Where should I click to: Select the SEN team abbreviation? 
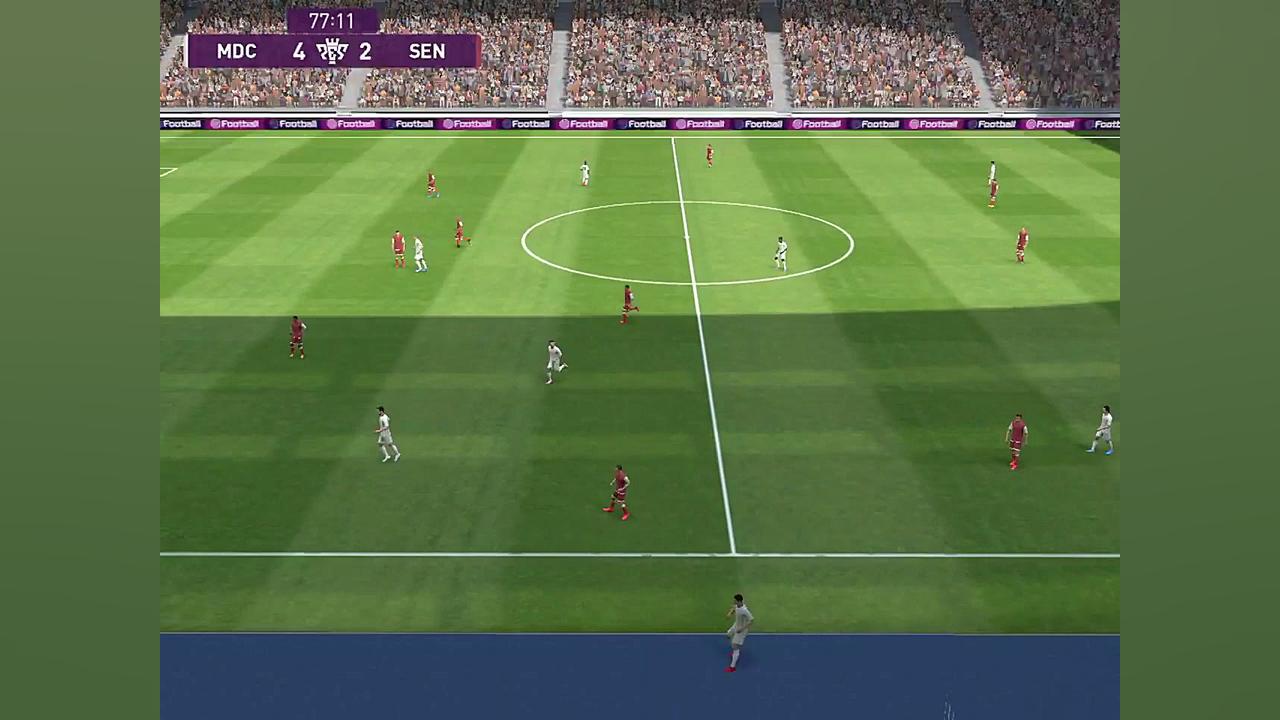click(427, 51)
